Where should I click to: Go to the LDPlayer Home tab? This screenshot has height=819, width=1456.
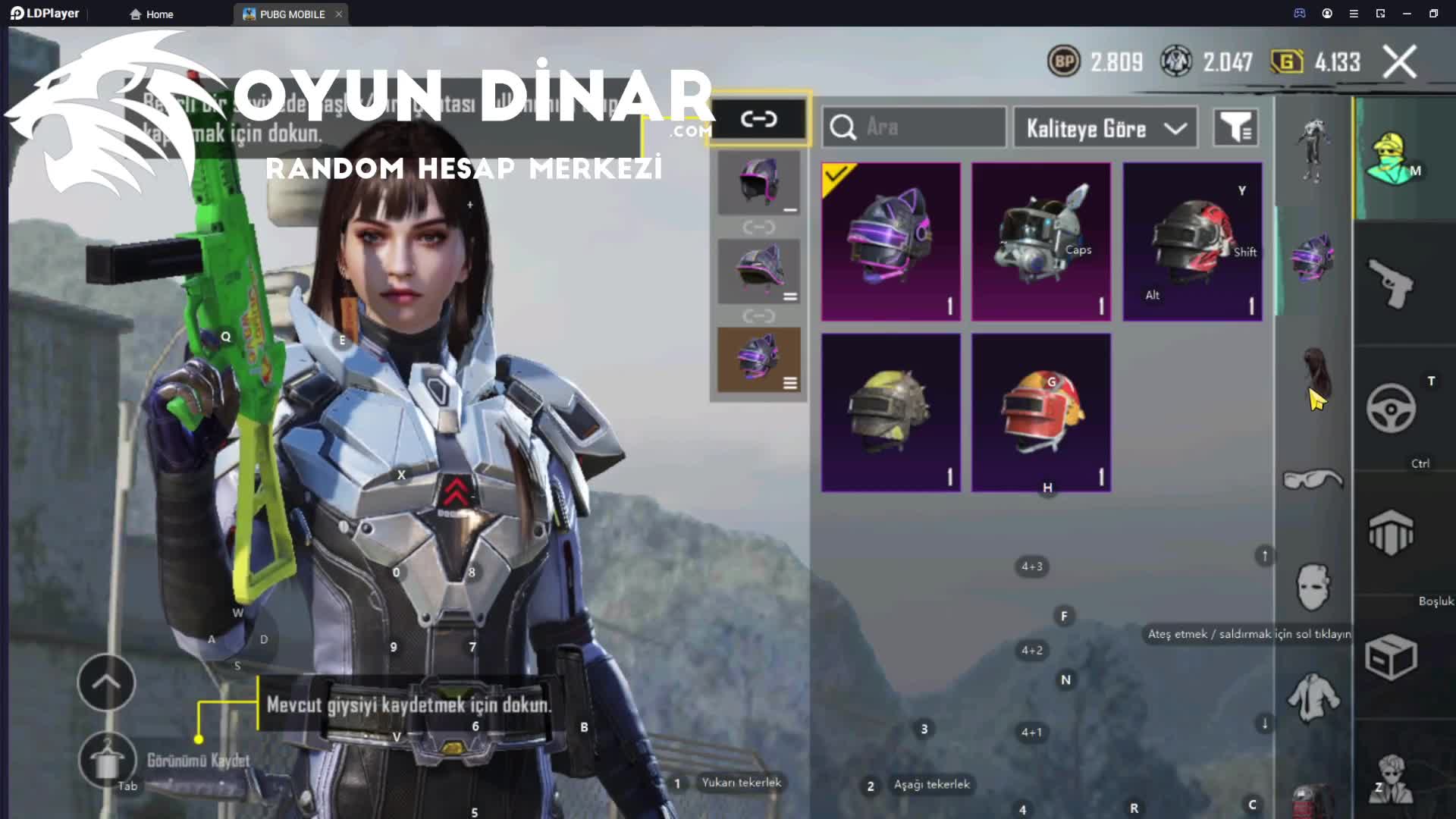[152, 14]
